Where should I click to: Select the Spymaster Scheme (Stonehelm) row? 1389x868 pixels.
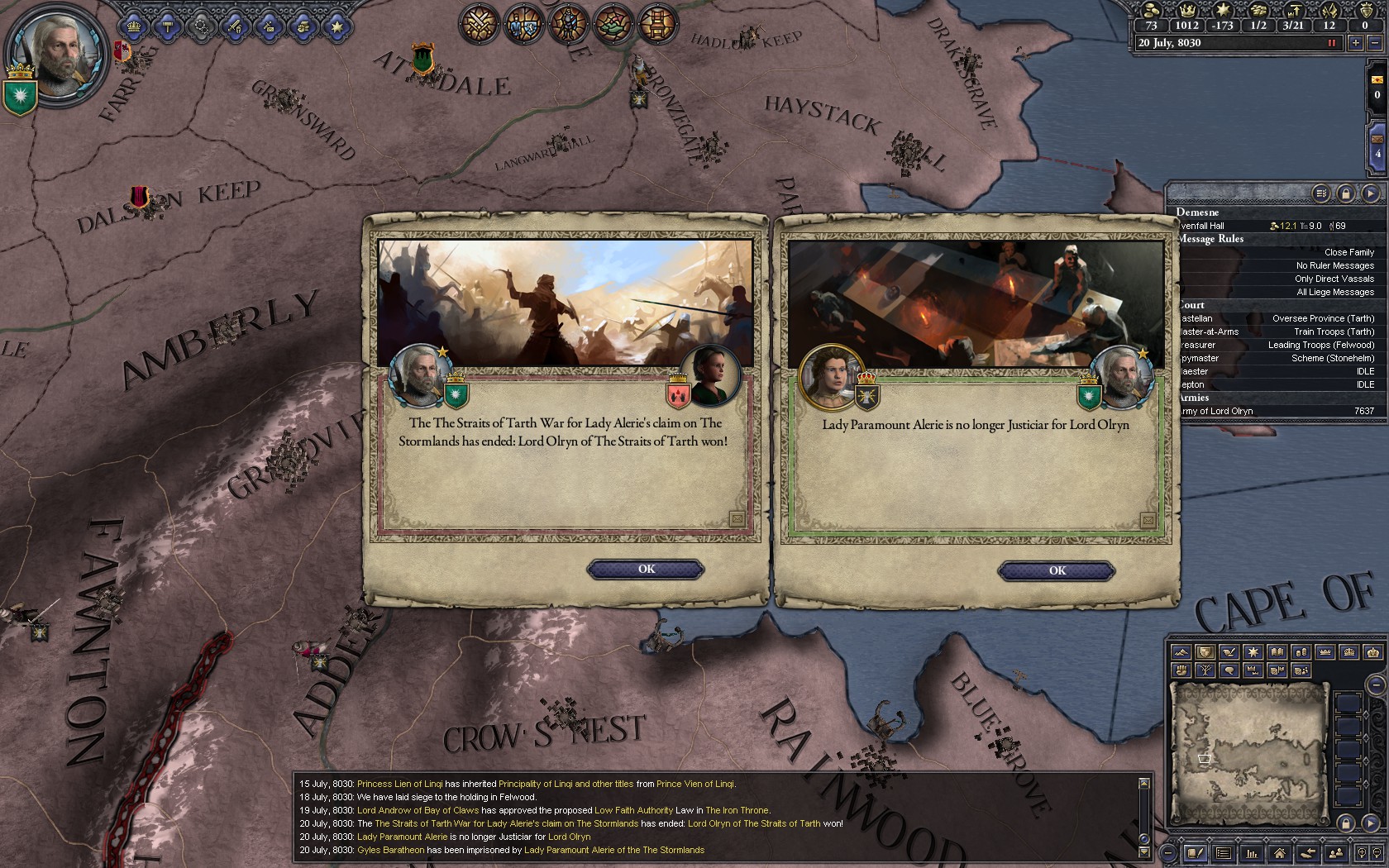tap(1277, 358)
